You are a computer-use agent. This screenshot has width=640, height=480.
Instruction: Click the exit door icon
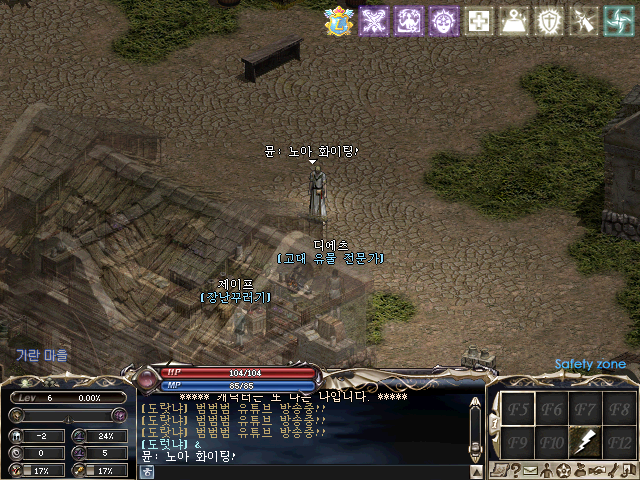pos(628,470)
